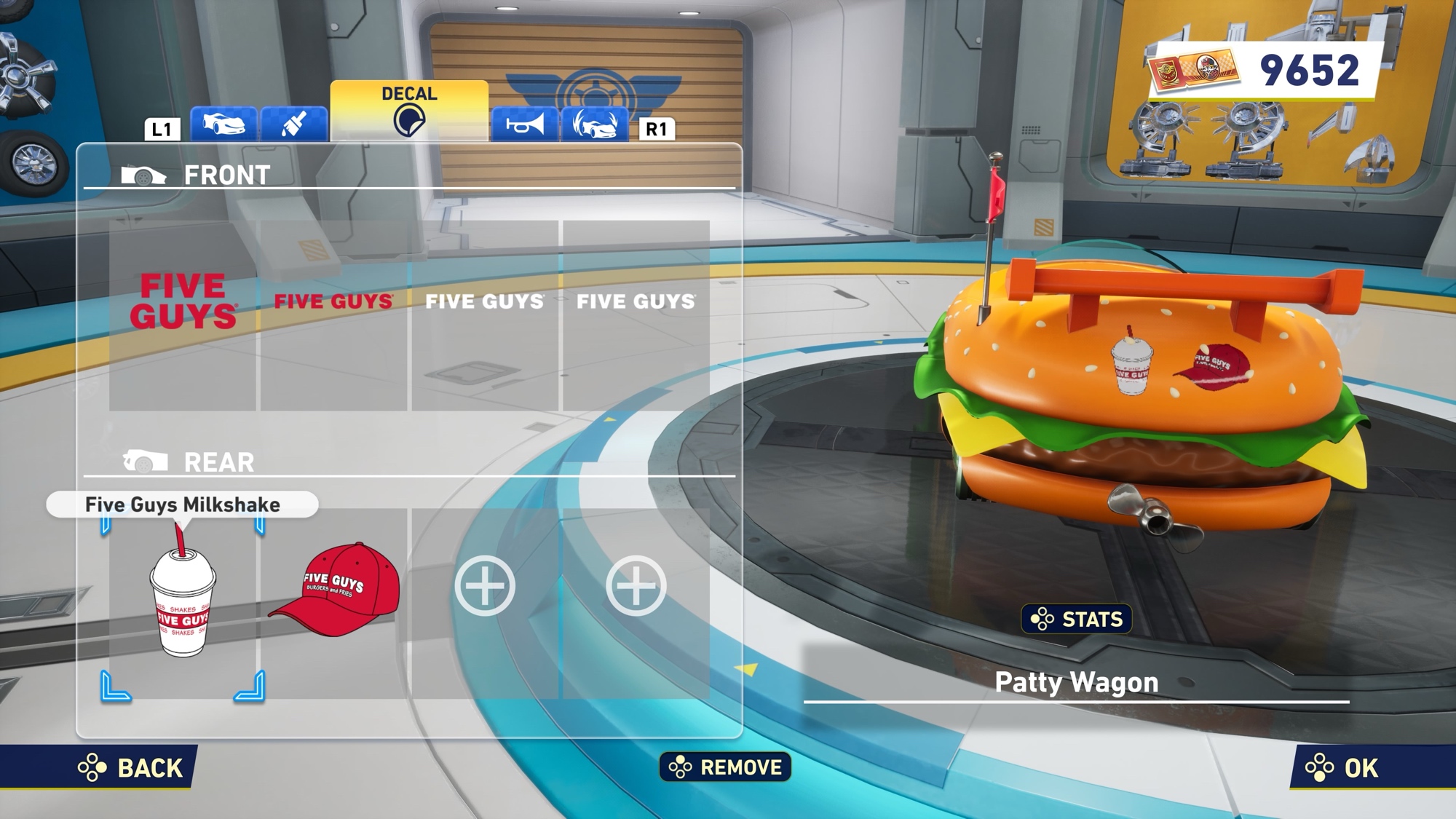Choose the red Five Guys cap rear decal
Screen dimensions: 1456x819
[x=333, y=603]
